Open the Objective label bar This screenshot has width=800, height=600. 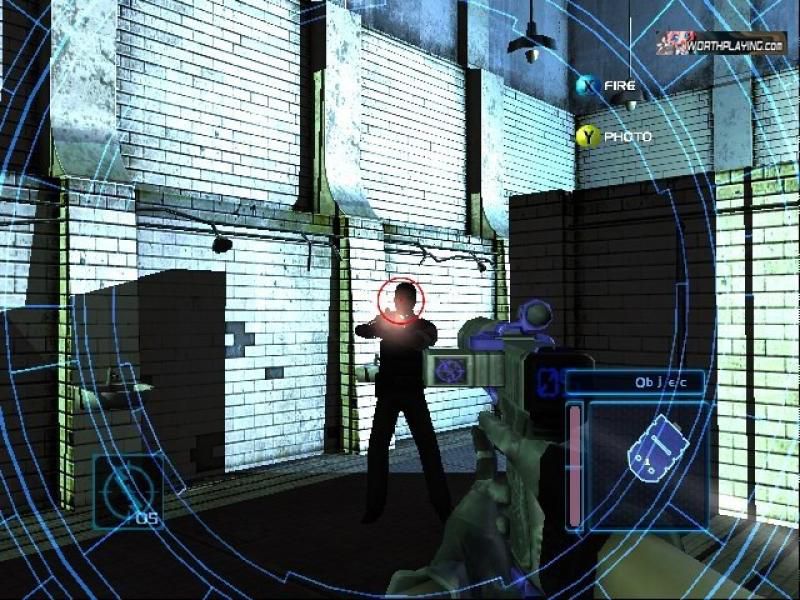pyautogui.click(x=635, y=381)
